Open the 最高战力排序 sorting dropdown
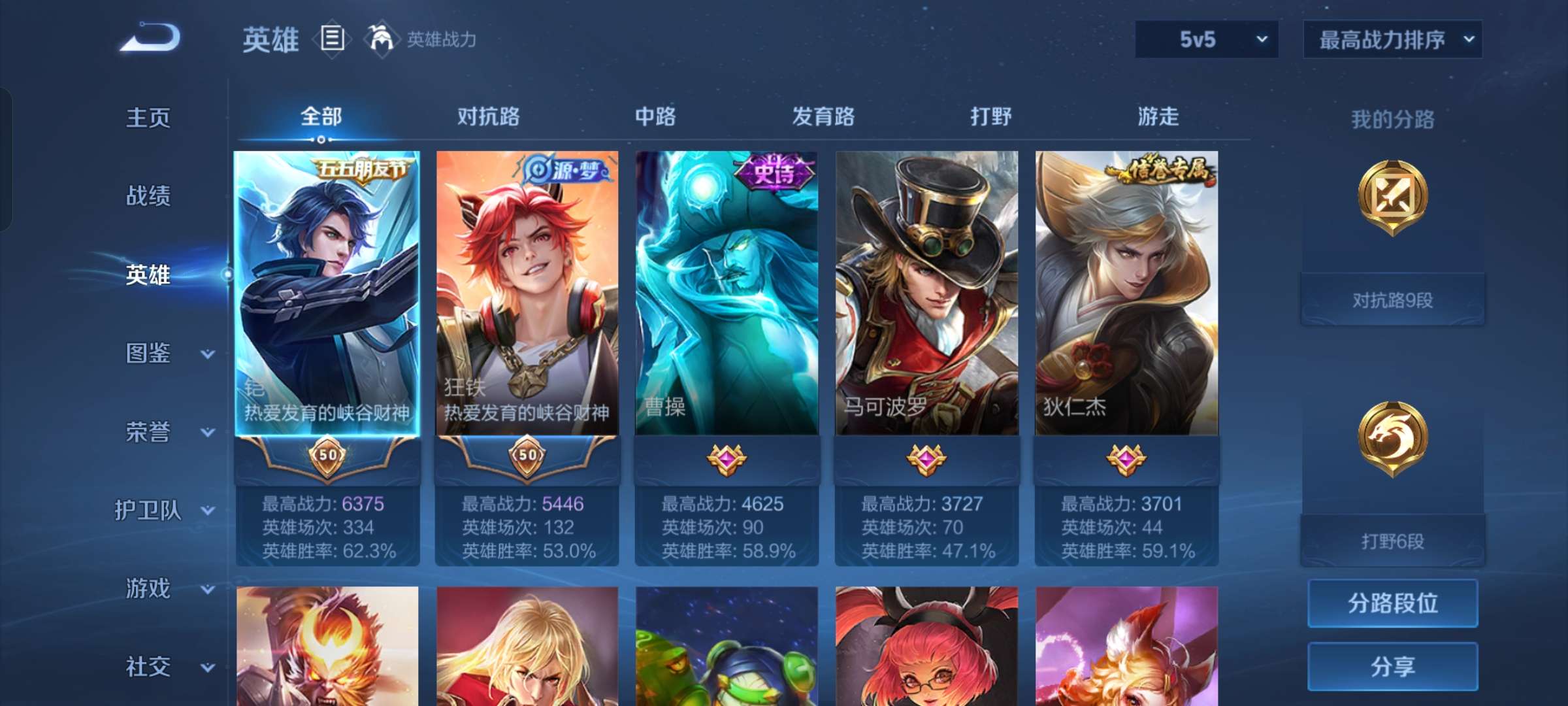The height and width of the screenshot is (706, 1568). [1392, 39]
